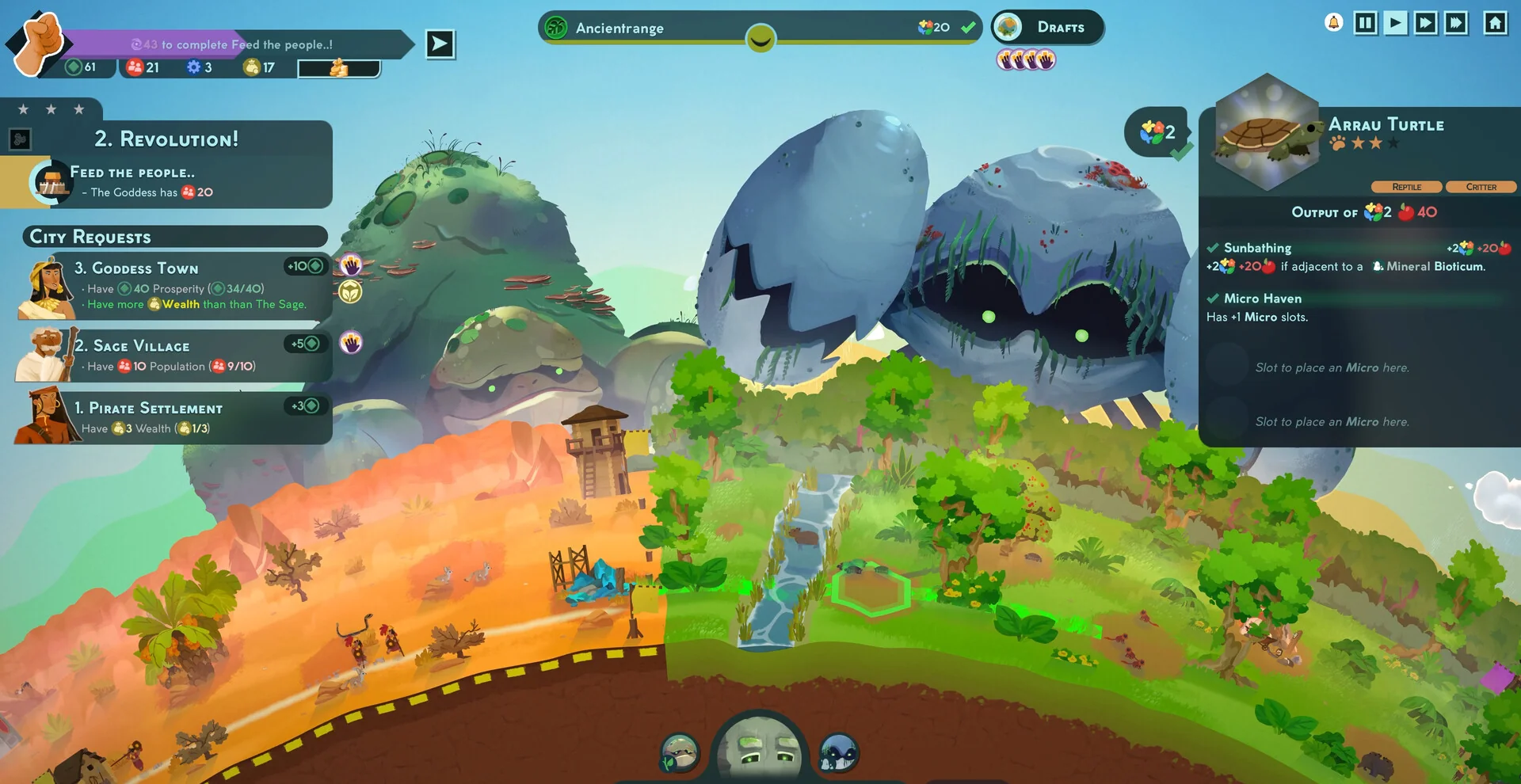Image resolution: width=1521 pixels, height=784 pixels.
Task: Set game to normal play speed
Action: (1396, 23)
